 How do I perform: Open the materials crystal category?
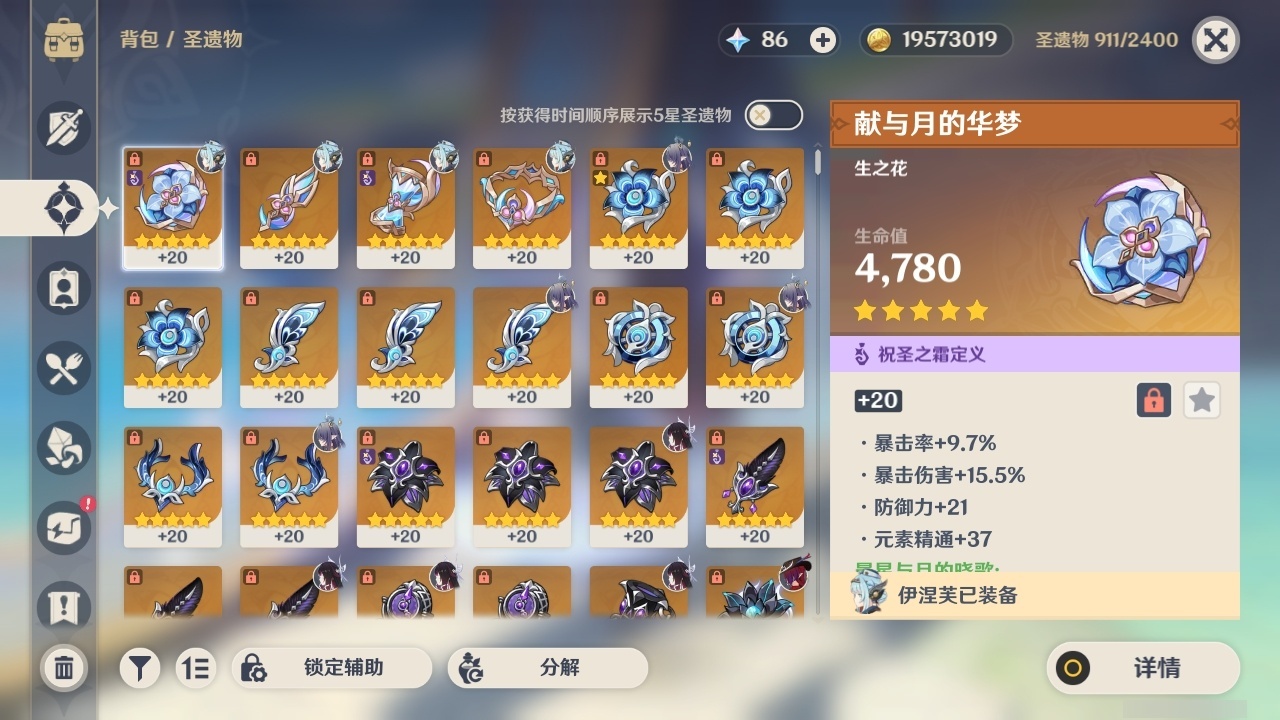click(63, 448)
